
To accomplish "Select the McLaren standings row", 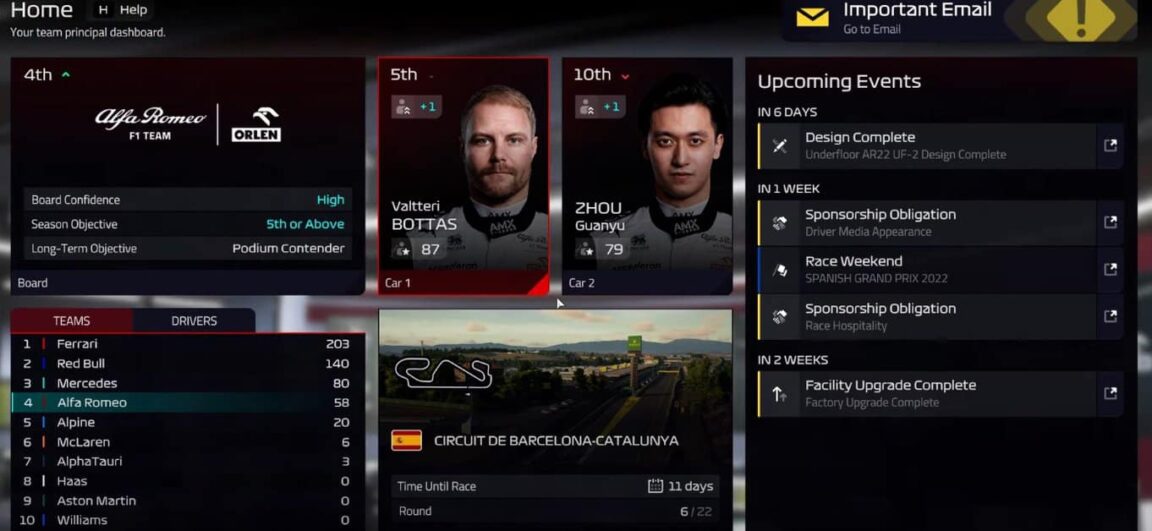I will click(187, 442).
